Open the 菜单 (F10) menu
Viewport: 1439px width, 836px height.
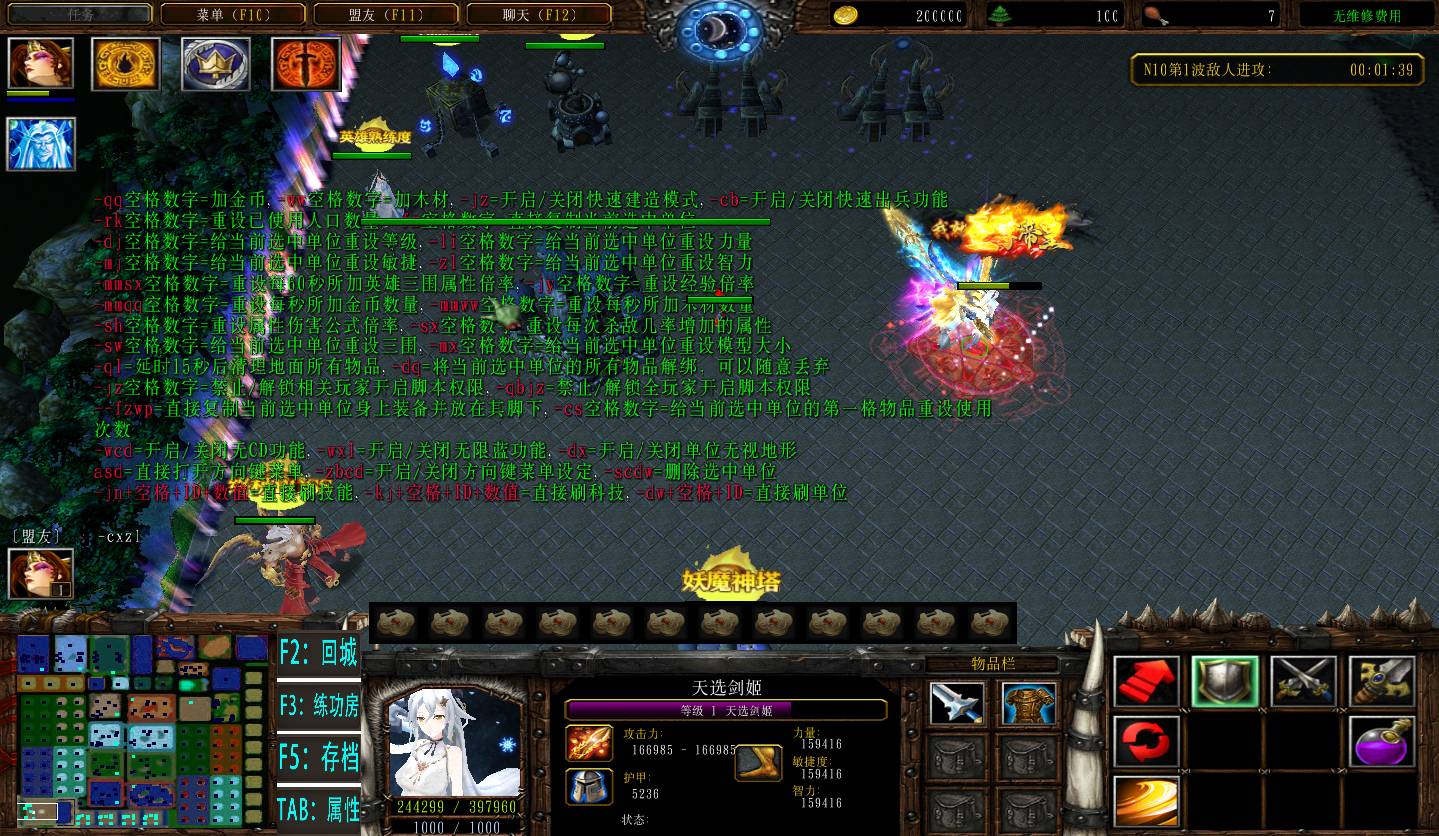234,15
